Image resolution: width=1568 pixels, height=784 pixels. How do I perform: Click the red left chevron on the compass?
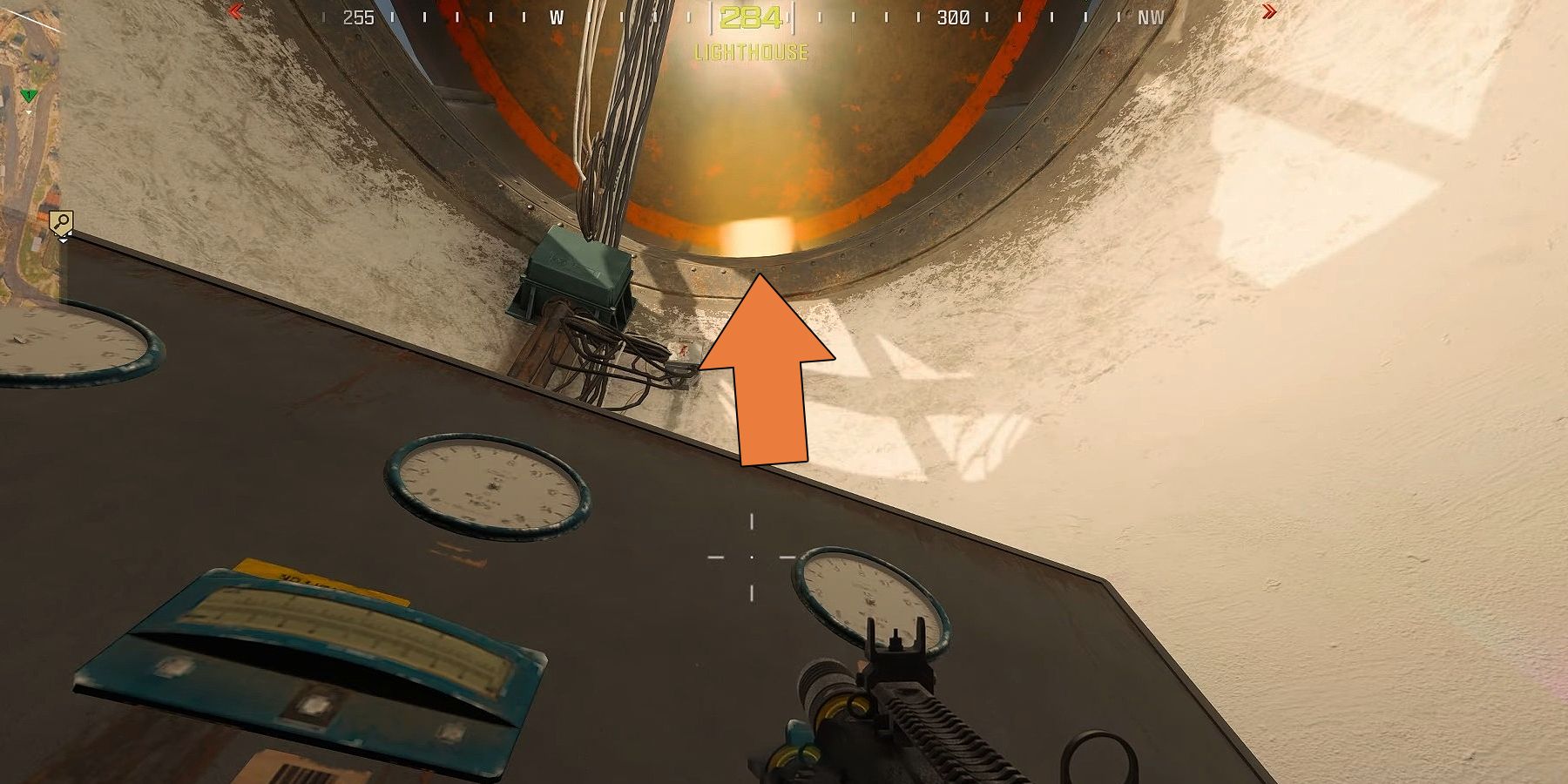pyautogui.click(x=235, y=12)
